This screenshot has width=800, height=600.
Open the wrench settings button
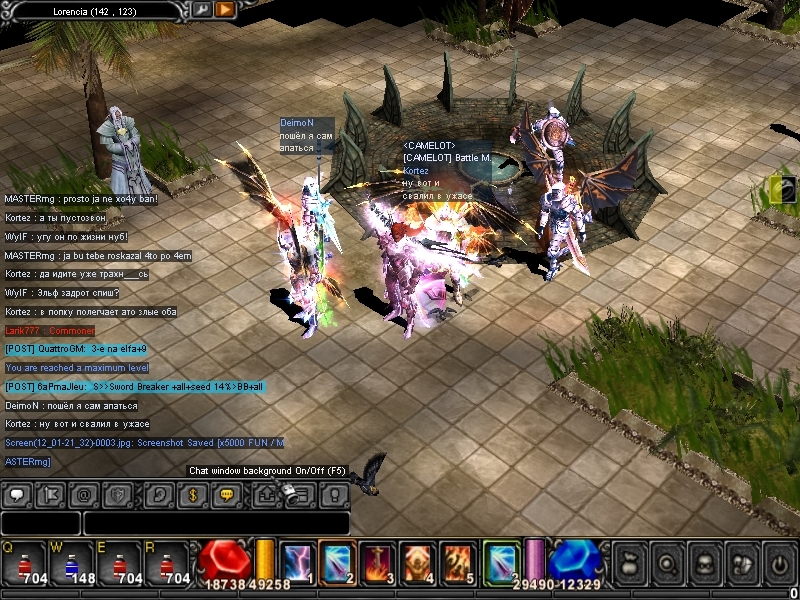click(202, 9)
